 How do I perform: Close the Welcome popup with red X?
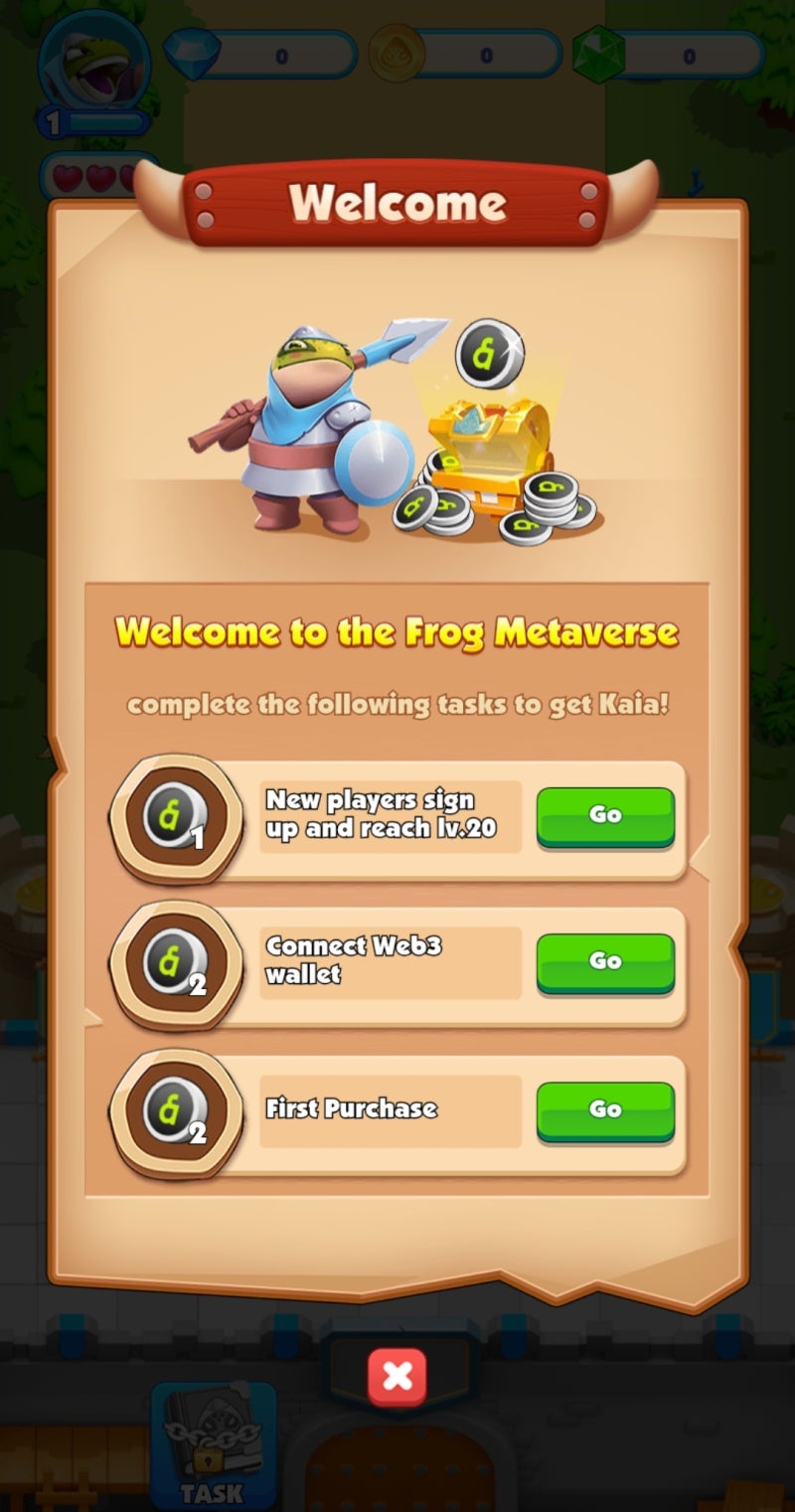pyautogui.click(x=397, y=1376)
